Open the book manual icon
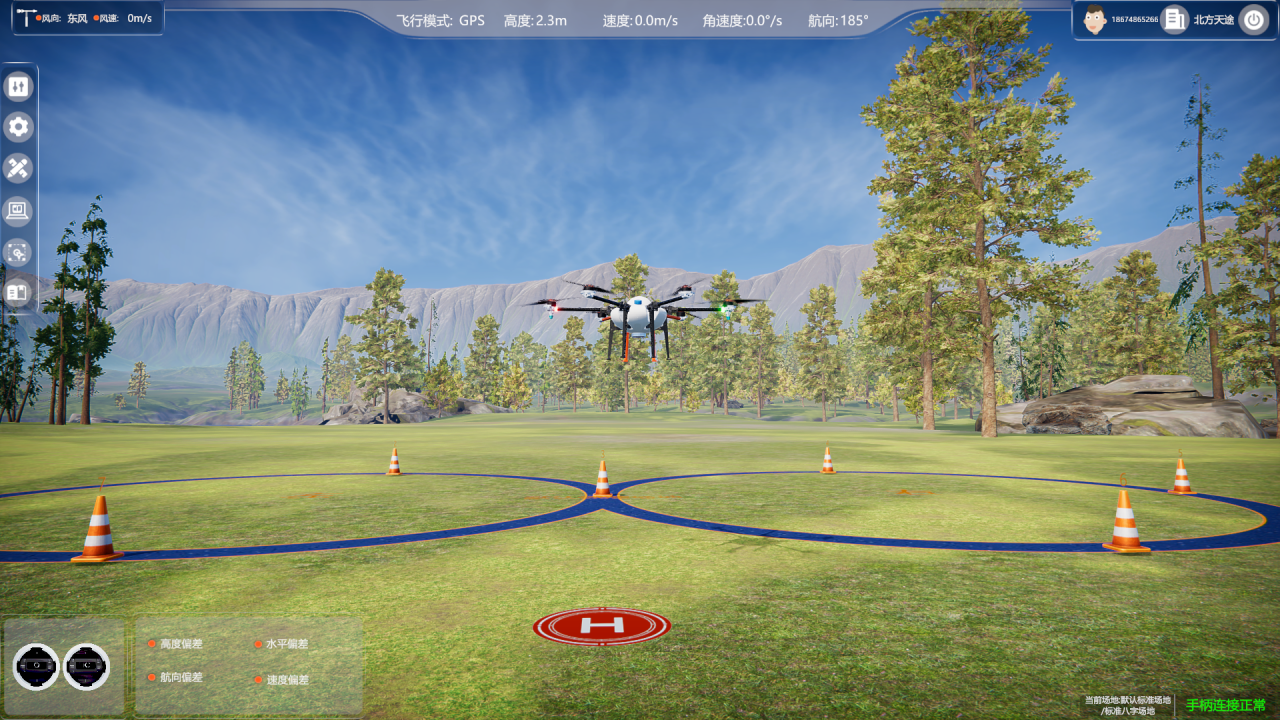The image size is (1280, 720). click(18, 293)
